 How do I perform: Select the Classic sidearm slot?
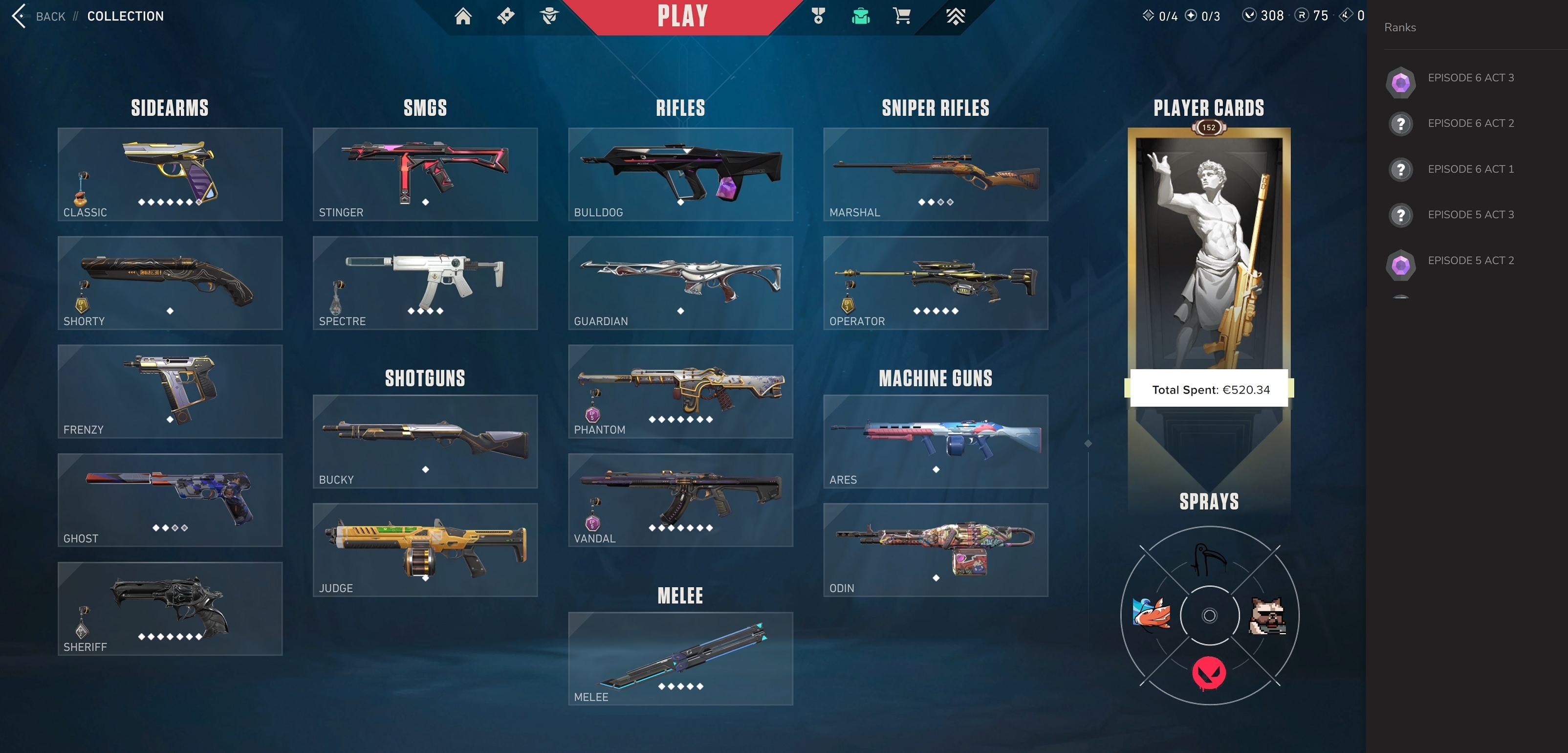pyautogui.click(x=170, y=174)
